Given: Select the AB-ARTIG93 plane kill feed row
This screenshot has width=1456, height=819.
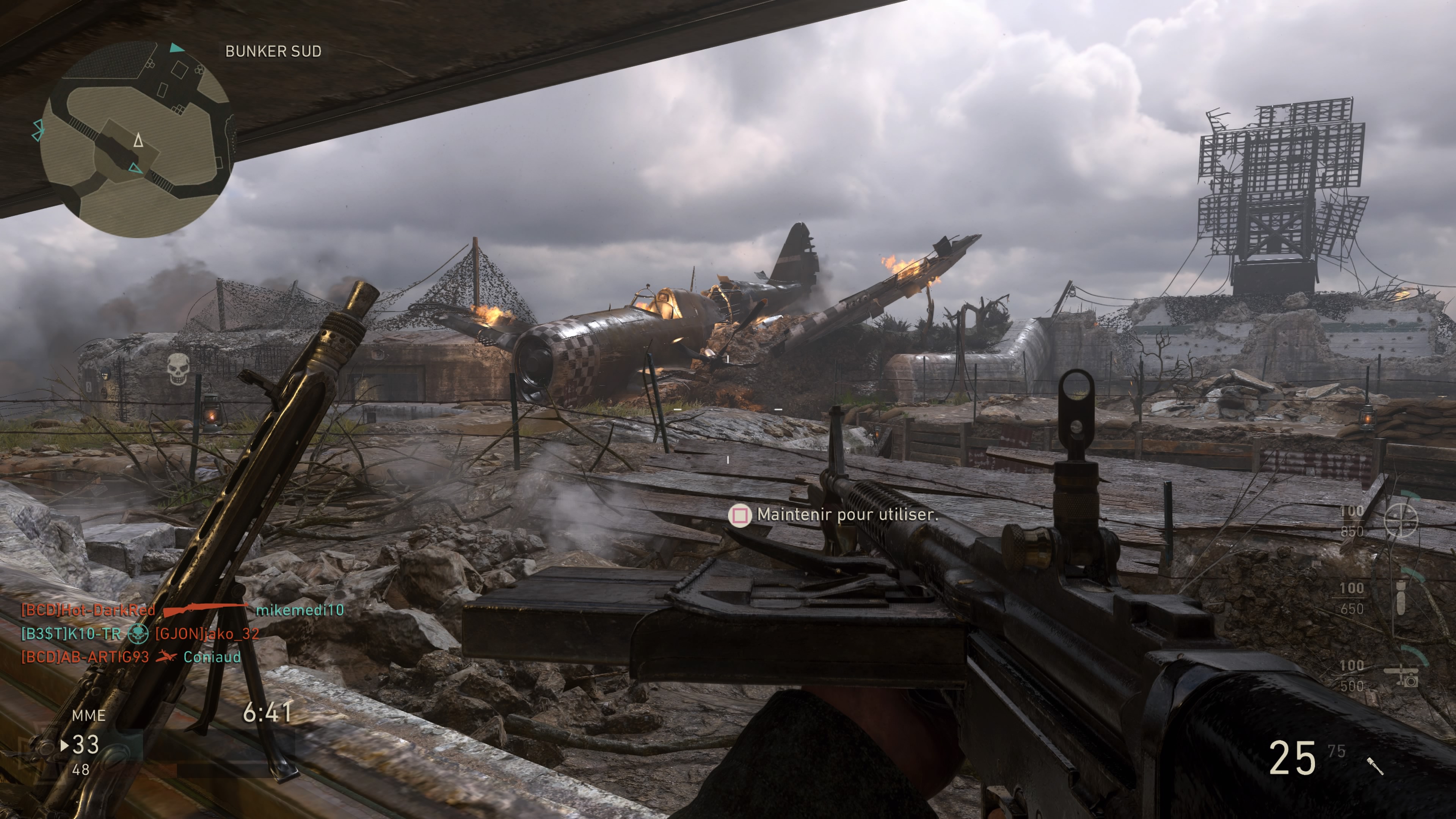Looking at the screenshot, I should pyautogui.click(x=130, y=657).
